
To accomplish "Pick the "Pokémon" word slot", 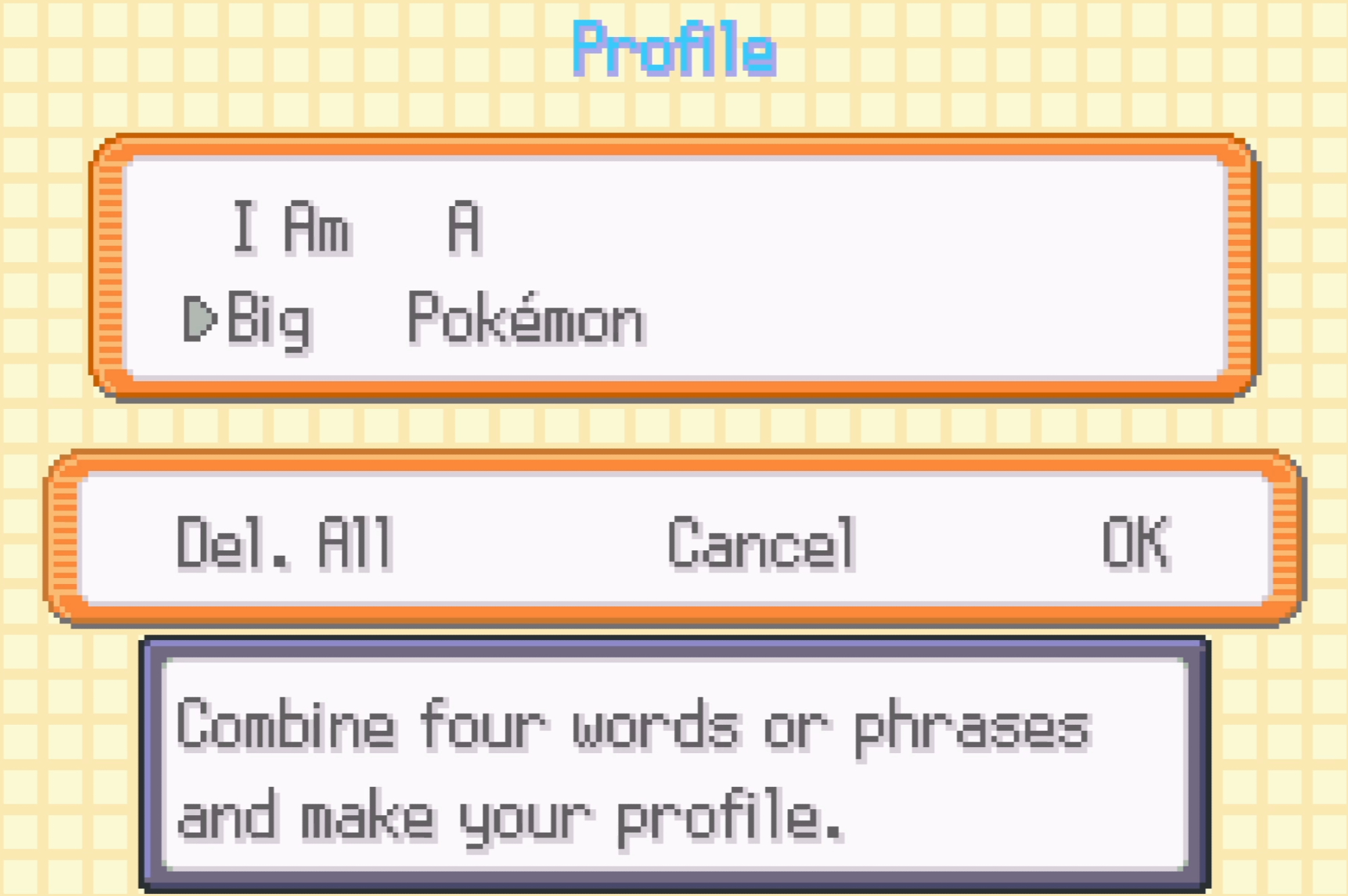I will (x=526, y=319).
